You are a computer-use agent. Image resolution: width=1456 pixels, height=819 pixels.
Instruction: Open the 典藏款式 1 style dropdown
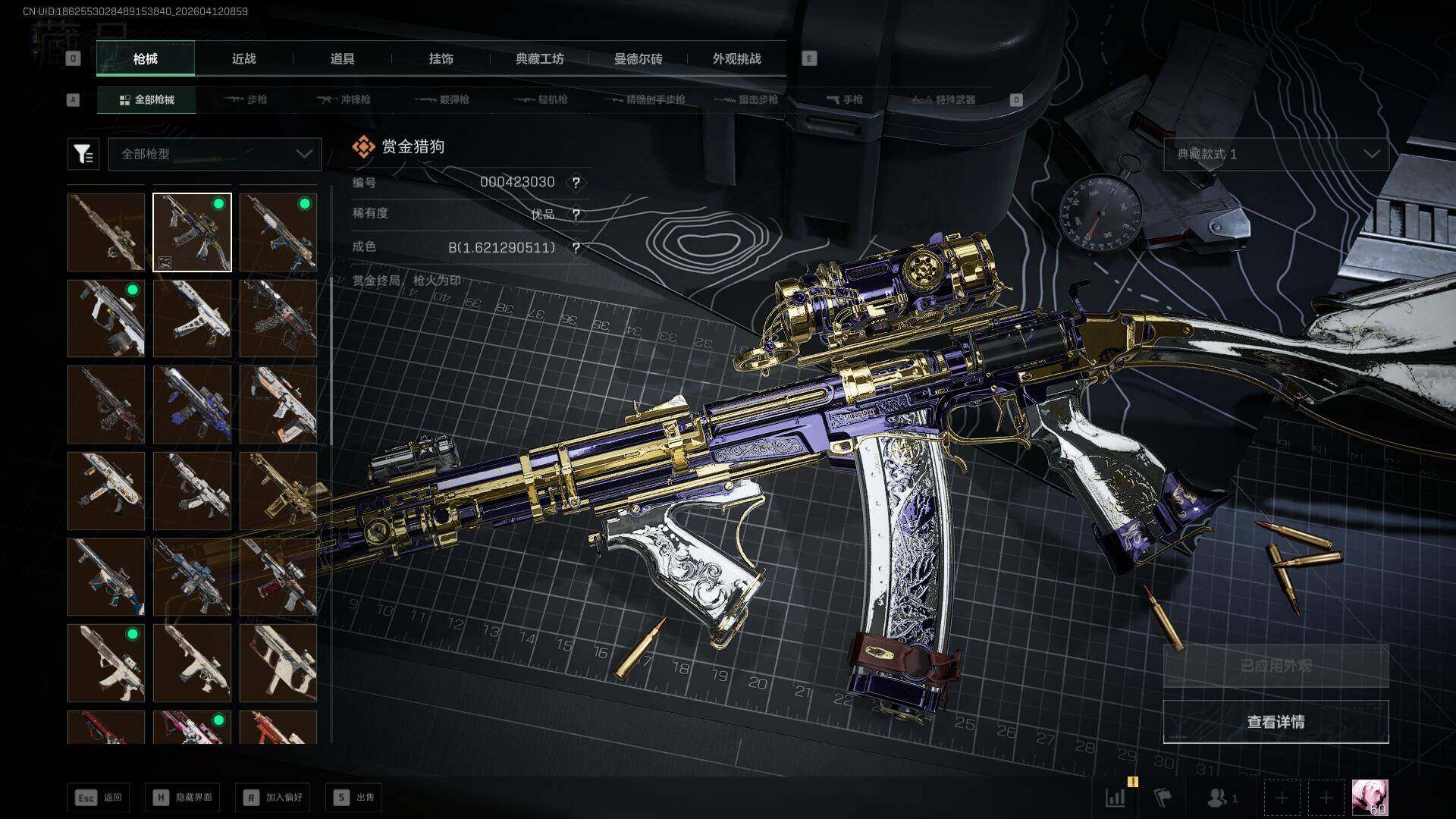(x=1276, y=154)
